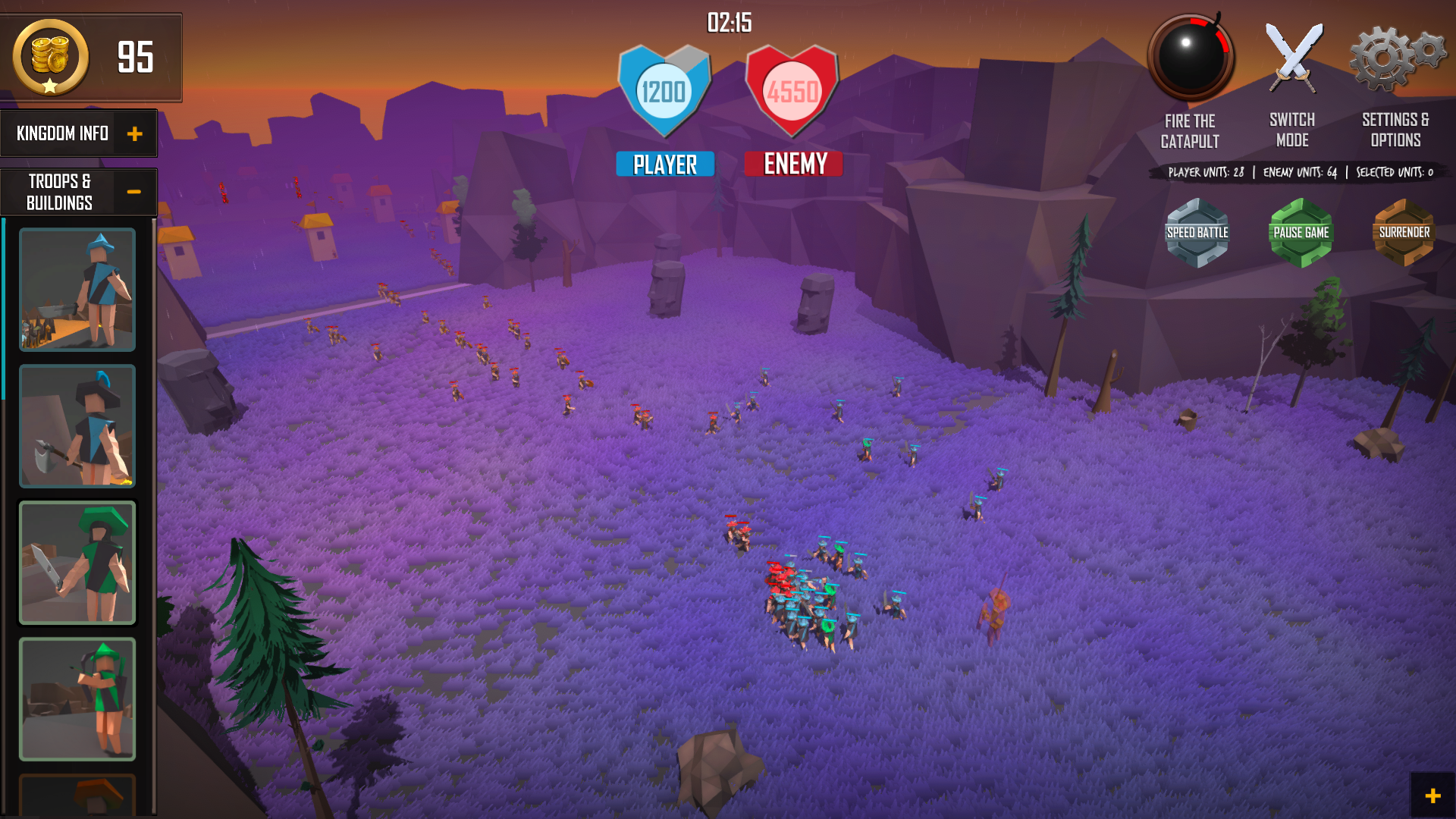This screenshot has height=819, width=1456.
Task: Select the green archer troop thumbnail
Action: pyautogui.click(x=77, y=698)
